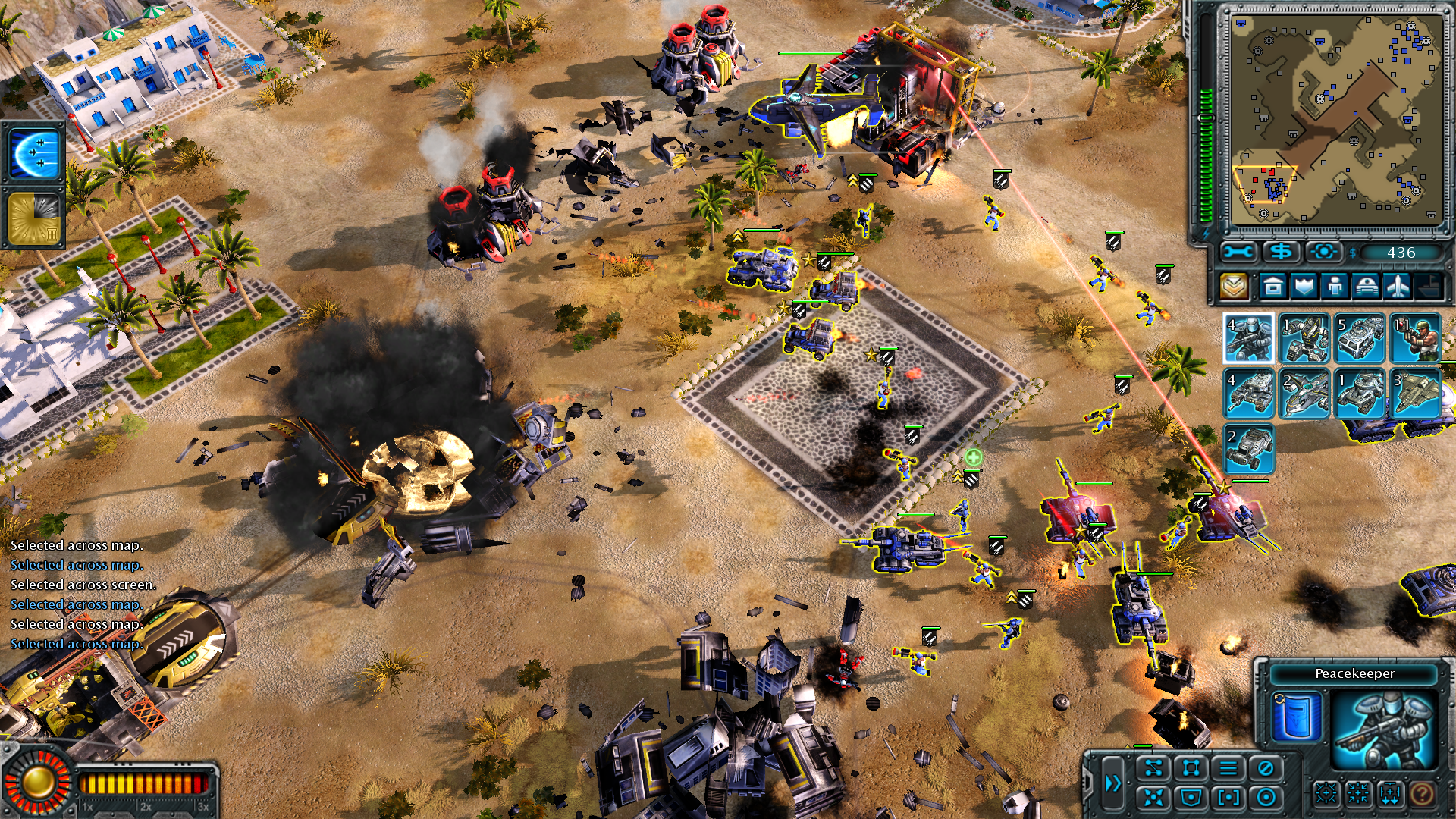Select the group of two scout buggies

click(x=1248, y=449)
